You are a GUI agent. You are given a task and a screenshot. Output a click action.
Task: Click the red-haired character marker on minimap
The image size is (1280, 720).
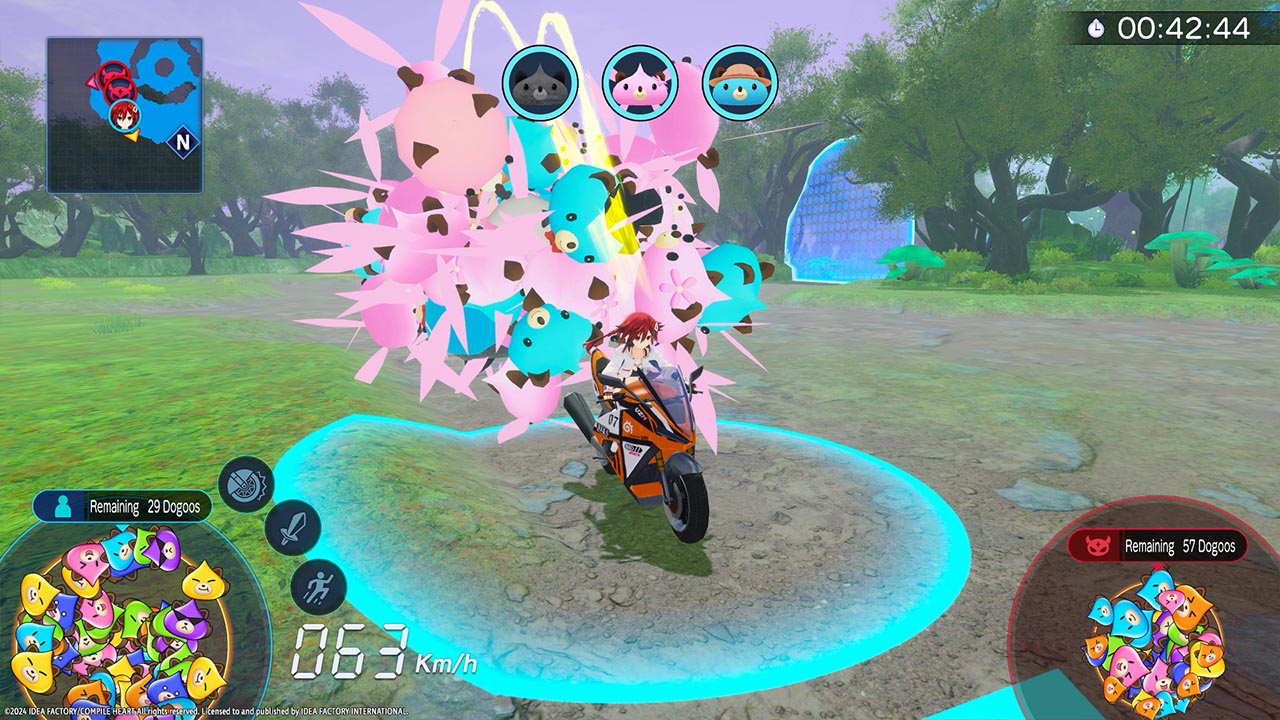(123, 115)
